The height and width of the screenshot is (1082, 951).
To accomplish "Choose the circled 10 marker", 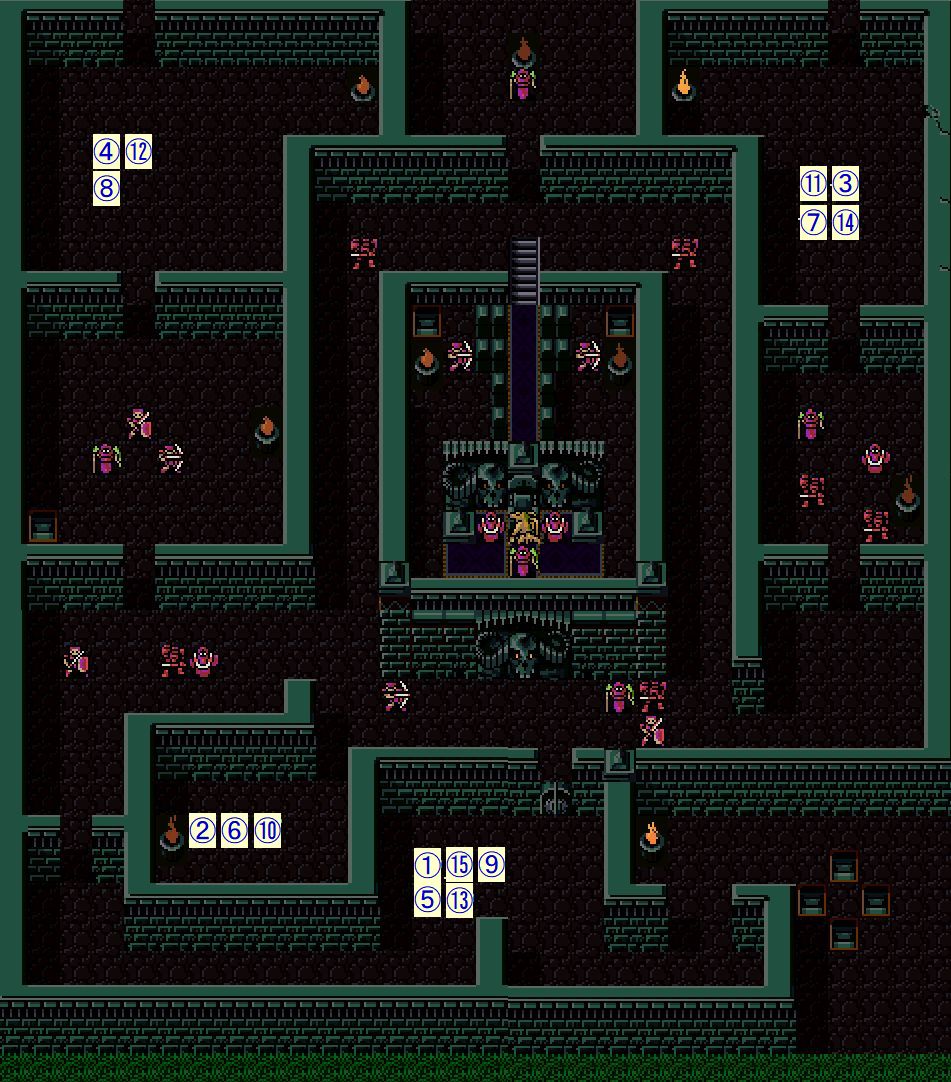I will [267, 830].
